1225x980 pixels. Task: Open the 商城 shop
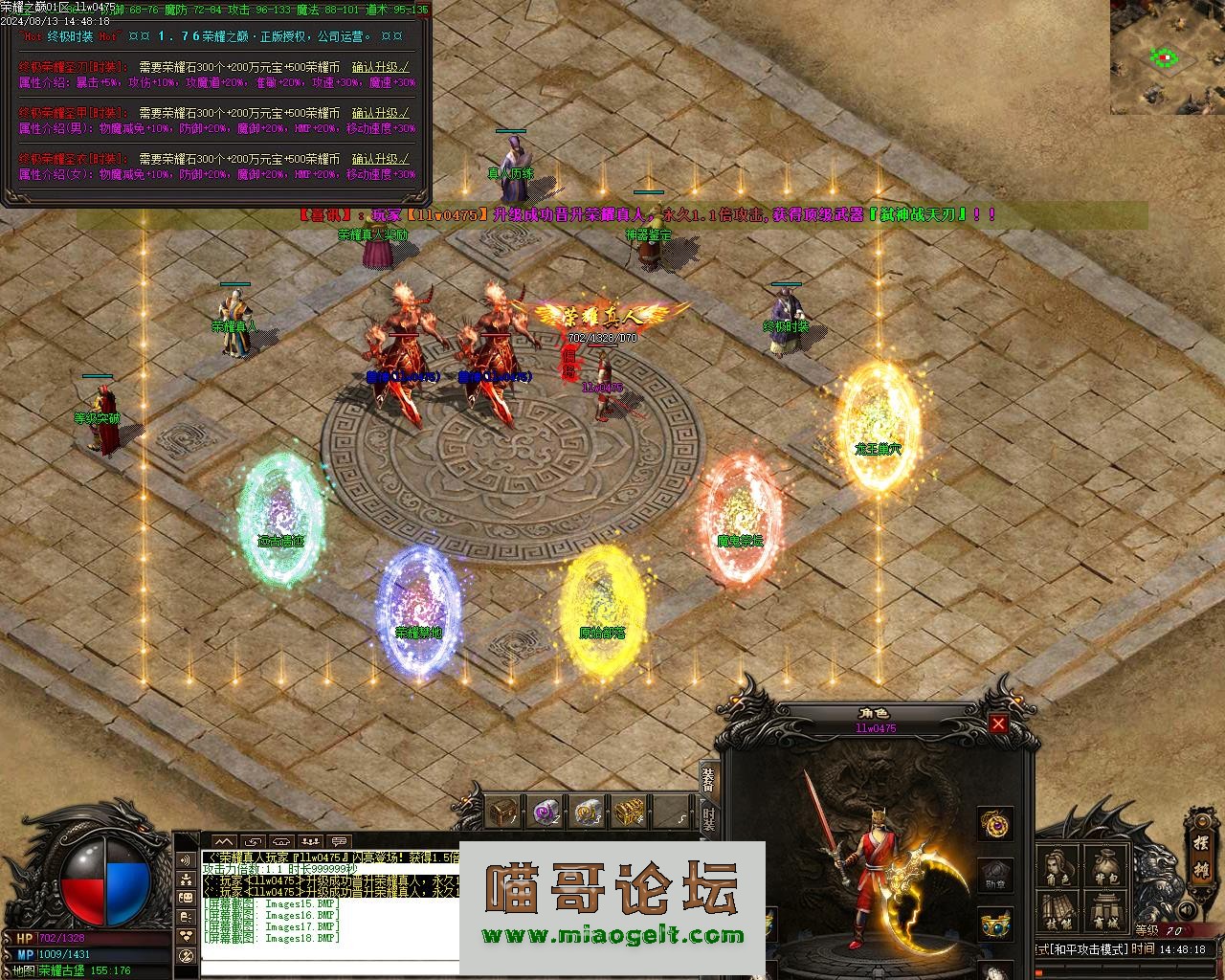click(x=1105, y=912)
